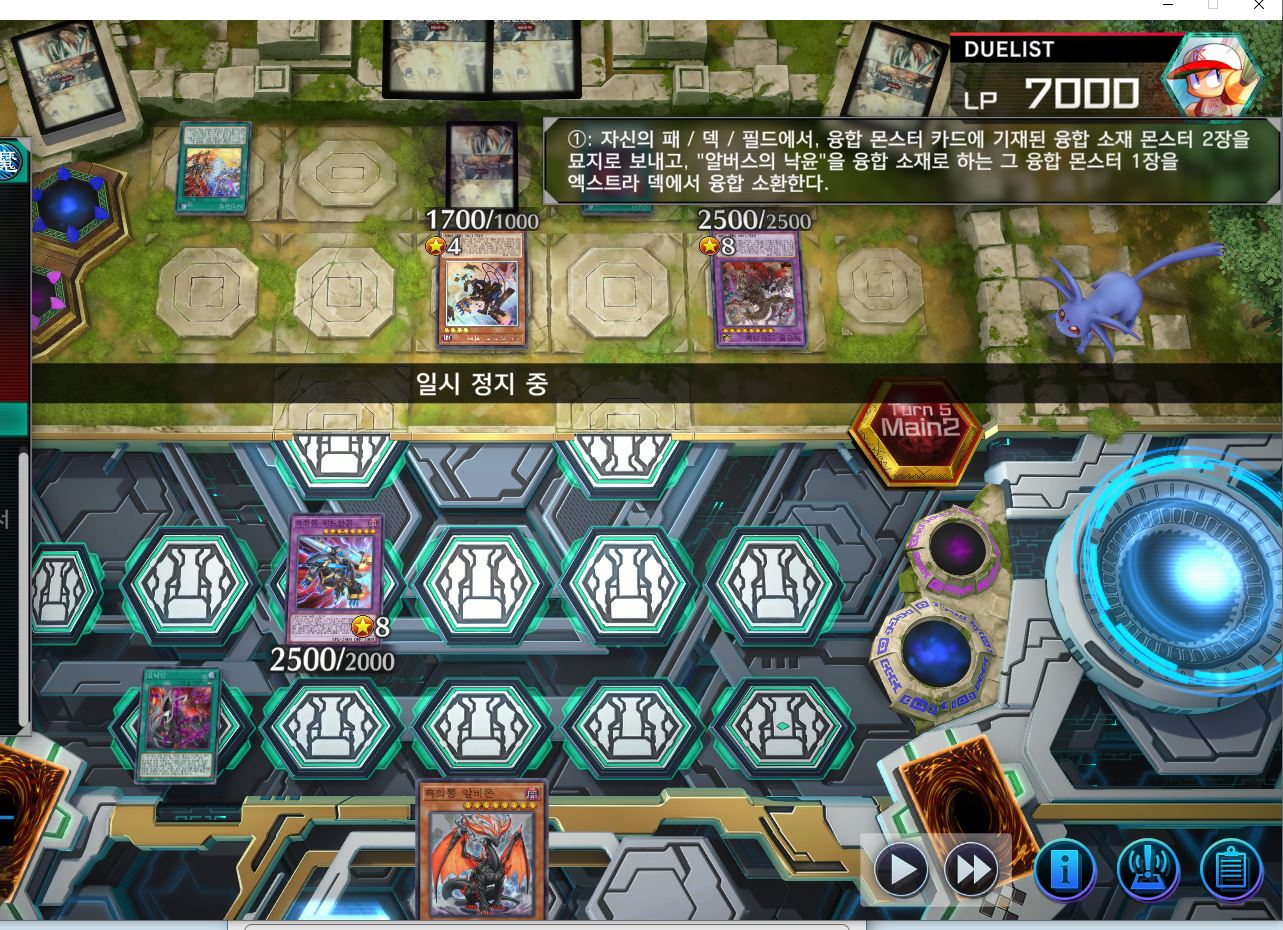This screenshot has width=1283, height=930.
Task: Select opponent's 2500/2500 level 8 fusion monster
Action: pyautogui.click(x=756, y=289)
